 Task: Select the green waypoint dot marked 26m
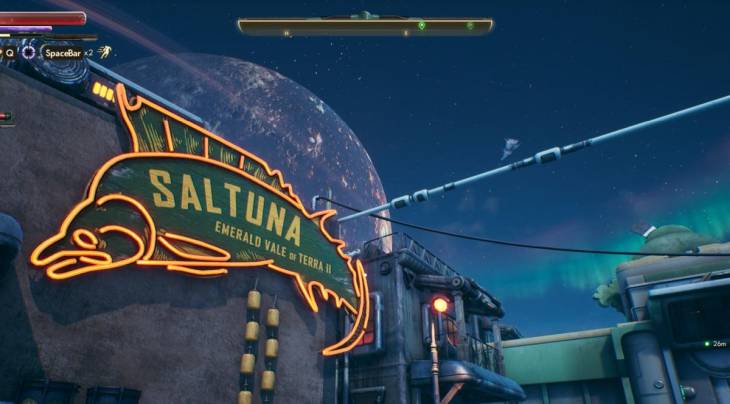pos(706,344)
